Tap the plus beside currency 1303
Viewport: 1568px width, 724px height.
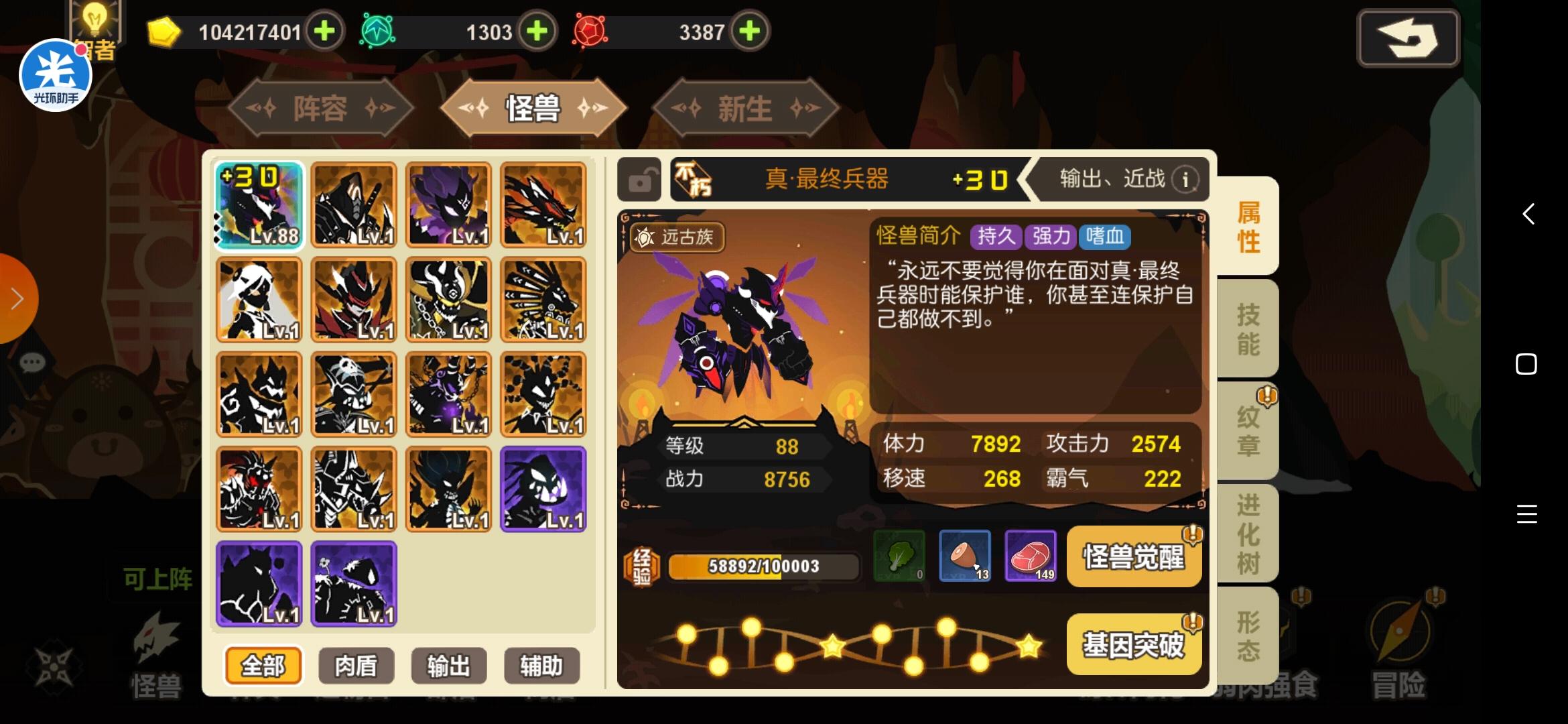[x=535, y=30]
